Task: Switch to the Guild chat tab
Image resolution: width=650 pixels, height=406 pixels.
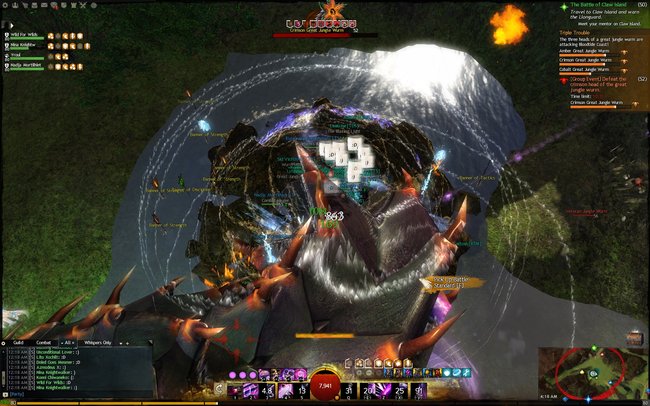Action: 19,343
